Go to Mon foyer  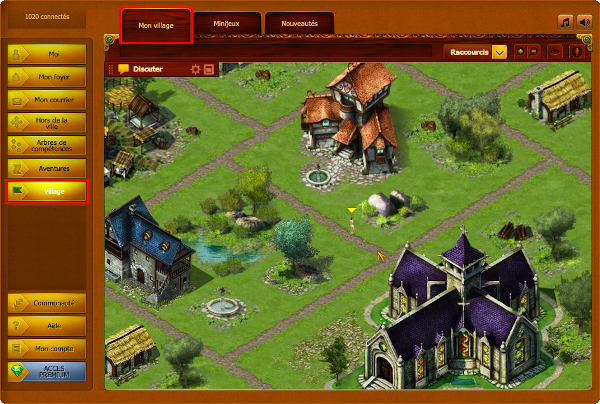click(47, 77)
